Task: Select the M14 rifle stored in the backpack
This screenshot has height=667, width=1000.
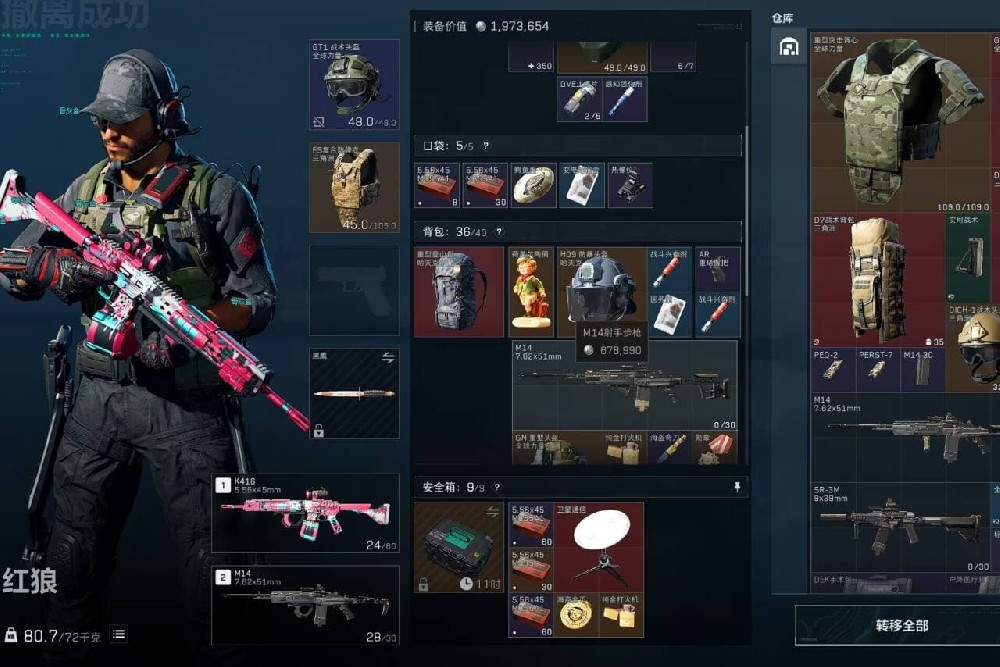Action: pos(624,384)
